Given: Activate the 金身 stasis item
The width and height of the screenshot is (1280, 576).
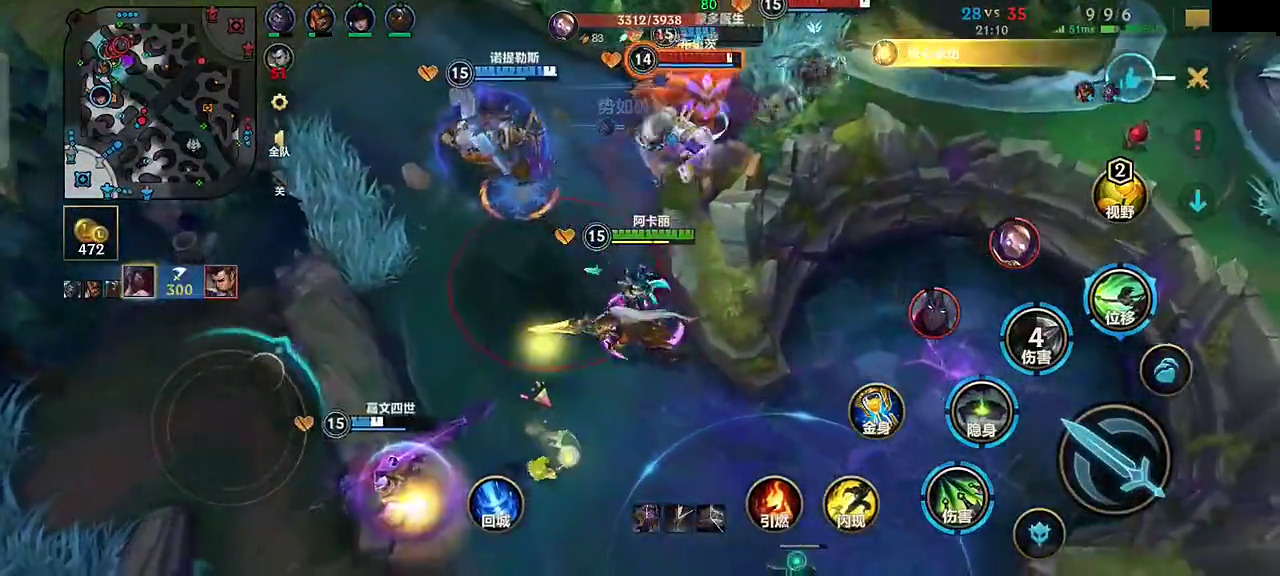Looking at the screenshot, I should 876,411.
